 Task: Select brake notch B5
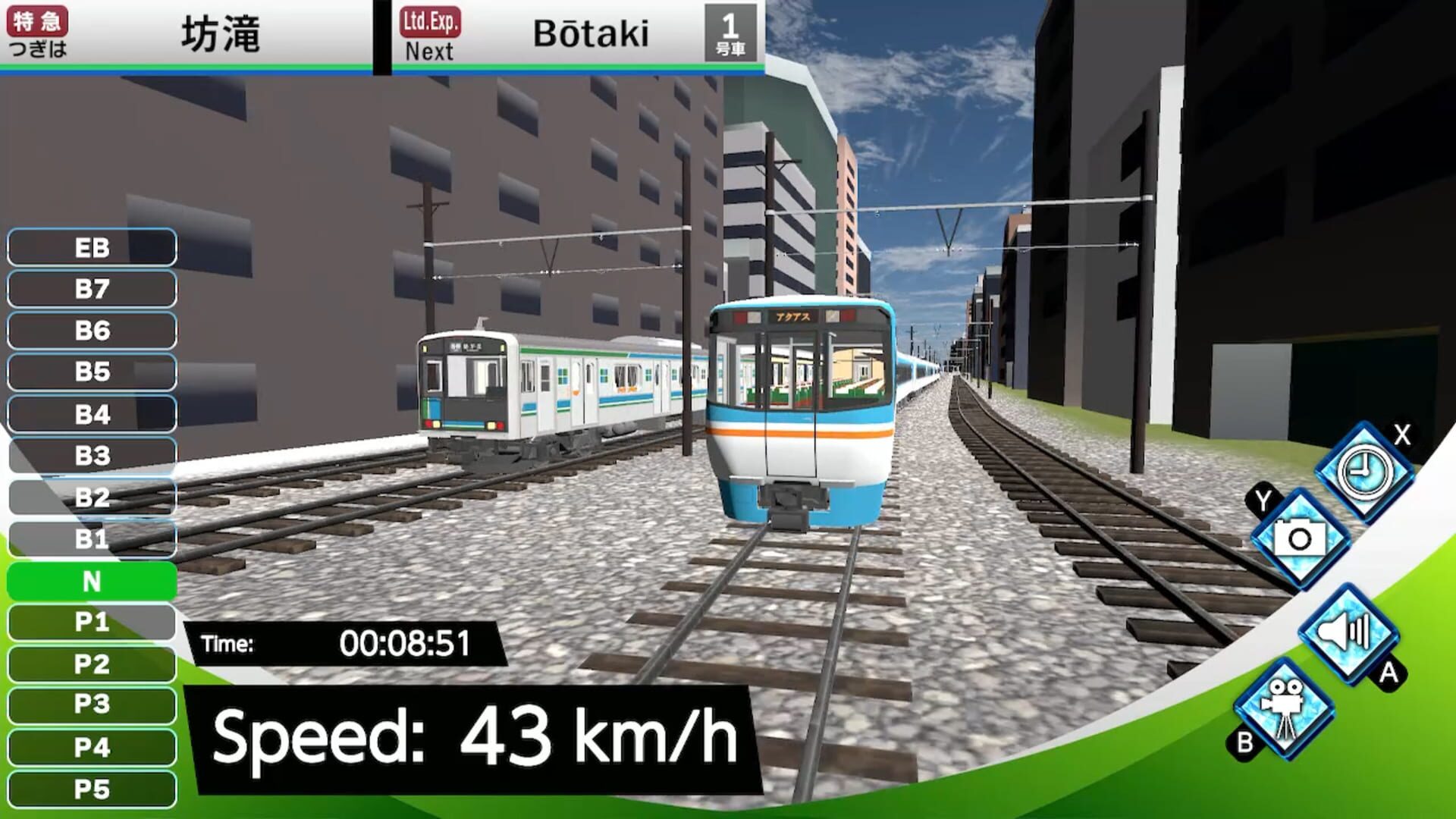[90, 372]
